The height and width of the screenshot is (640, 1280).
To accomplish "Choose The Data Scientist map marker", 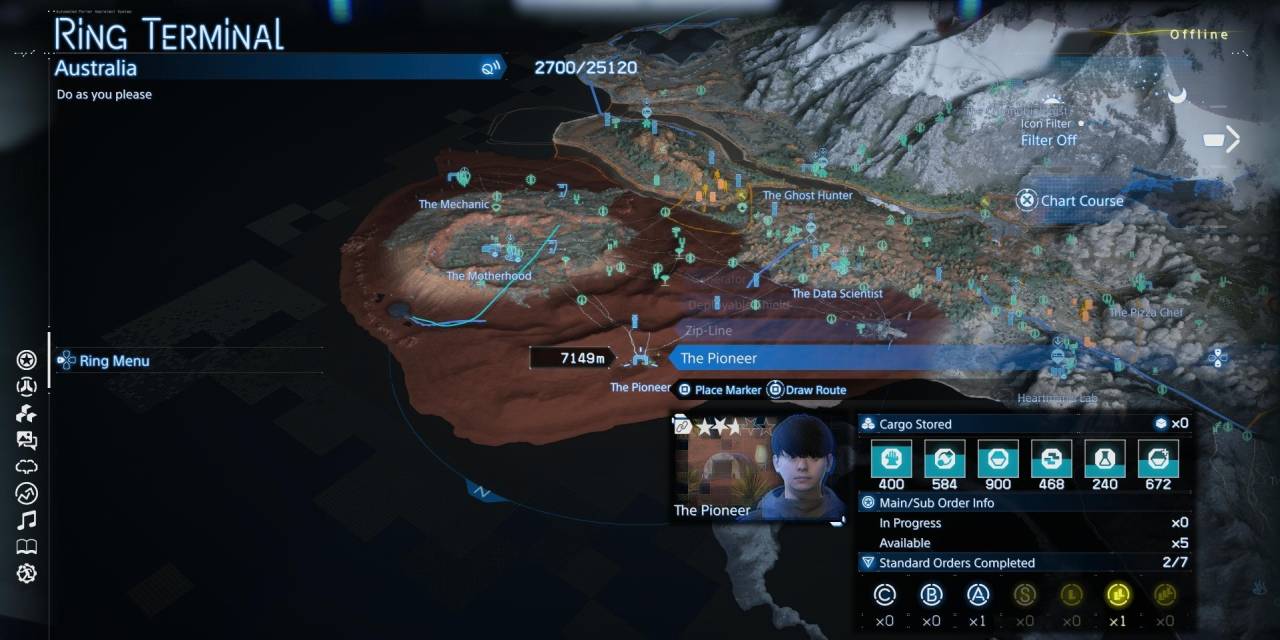I will pyautogui.click(x=837, y=293).
